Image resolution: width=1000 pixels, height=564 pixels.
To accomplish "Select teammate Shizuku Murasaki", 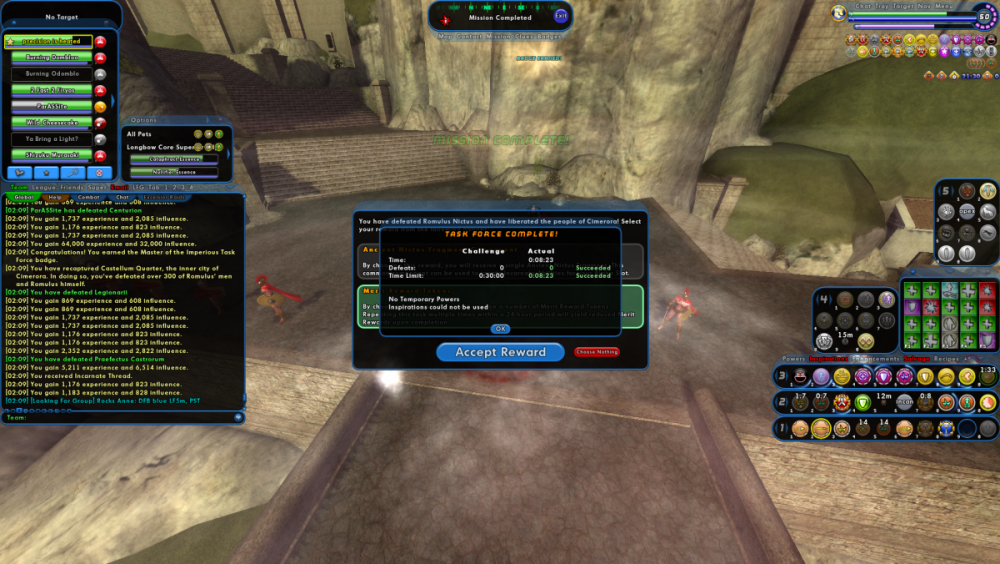I will tap(51, 156).
